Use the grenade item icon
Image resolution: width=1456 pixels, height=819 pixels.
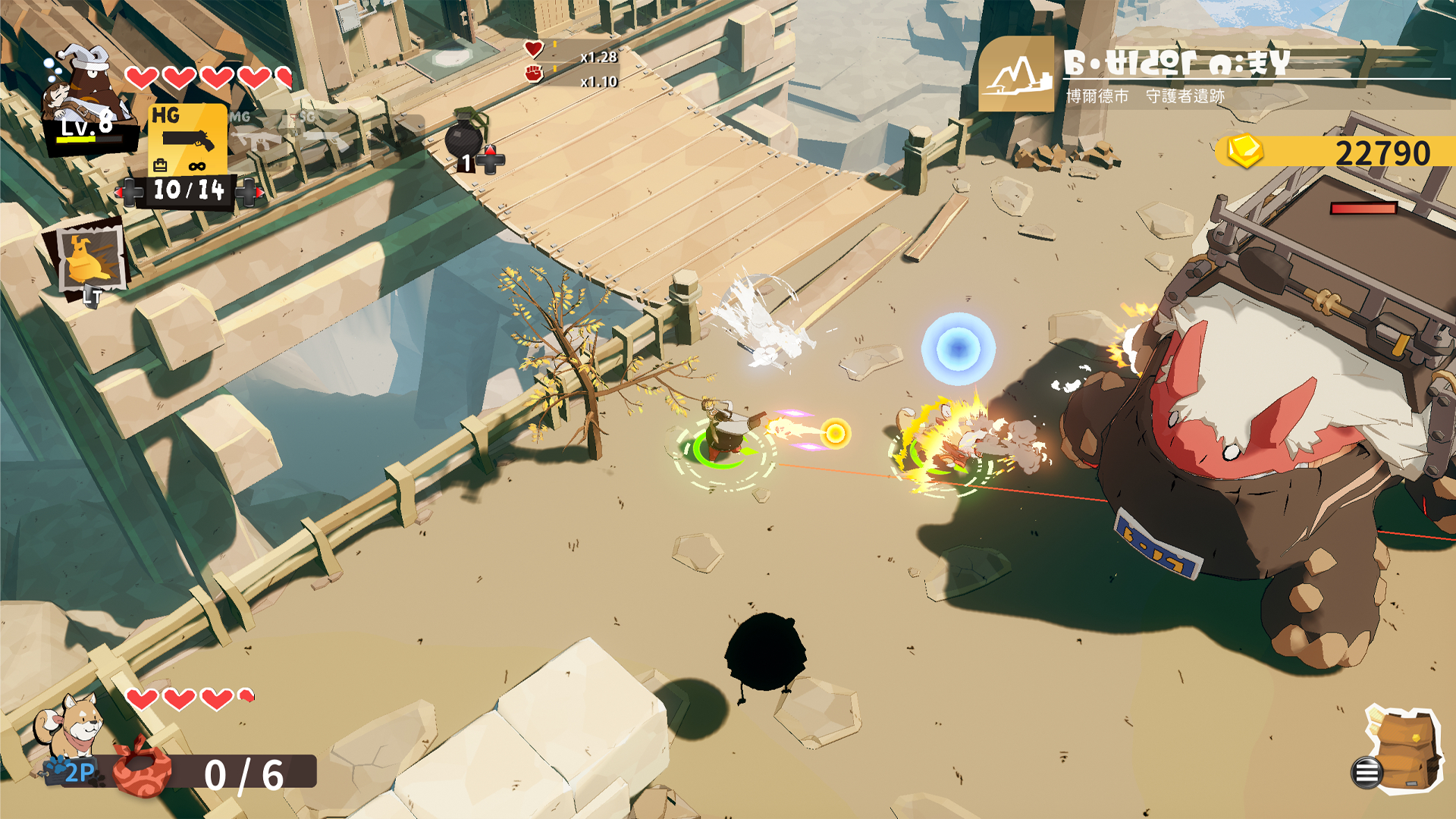(465, 136)
